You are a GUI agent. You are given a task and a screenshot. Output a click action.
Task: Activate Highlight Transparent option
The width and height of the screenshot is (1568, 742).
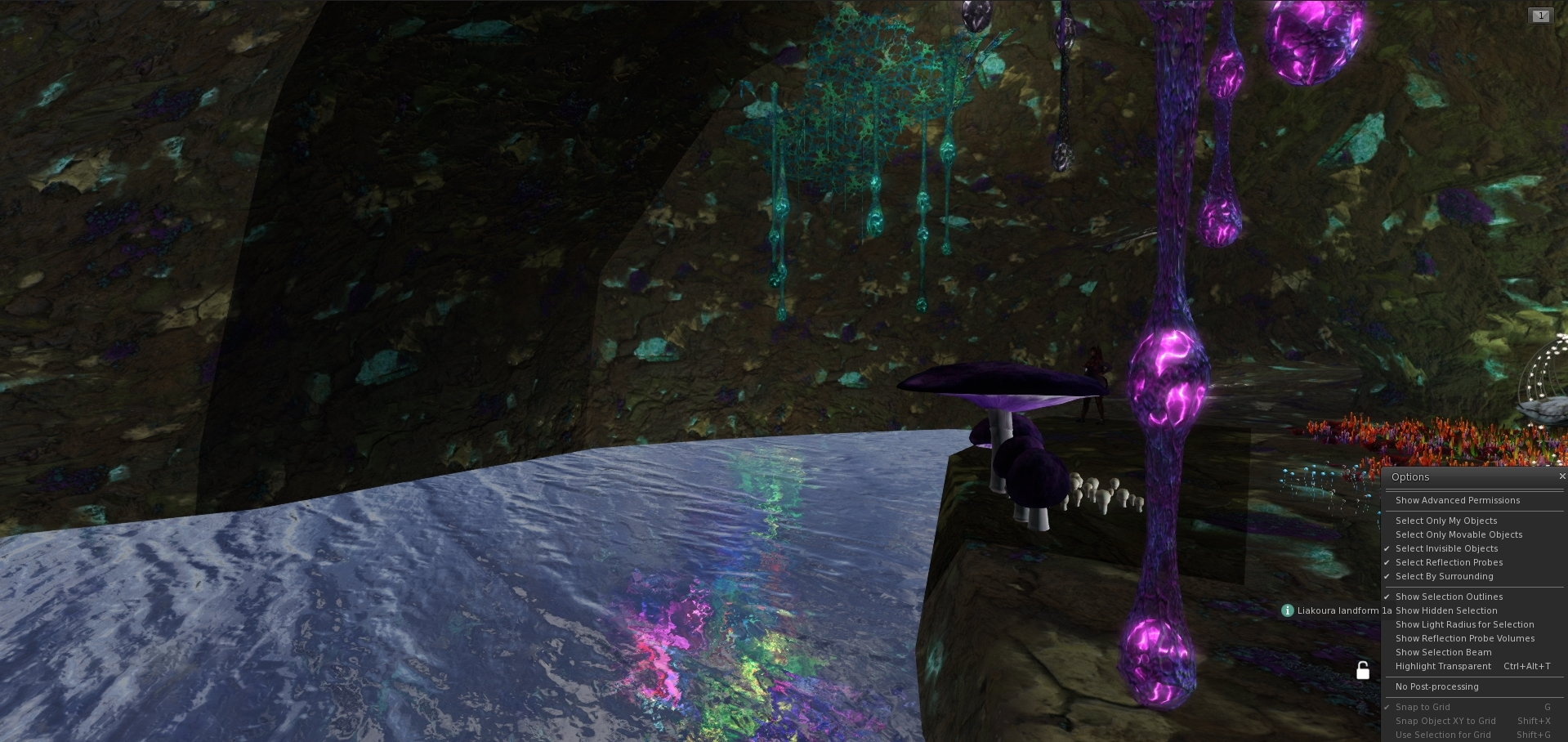1443,666
